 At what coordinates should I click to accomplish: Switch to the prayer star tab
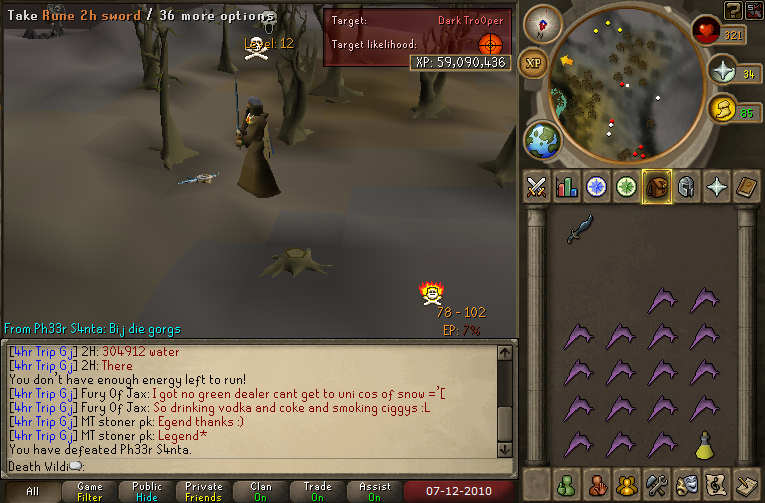(x=716, y=187)
